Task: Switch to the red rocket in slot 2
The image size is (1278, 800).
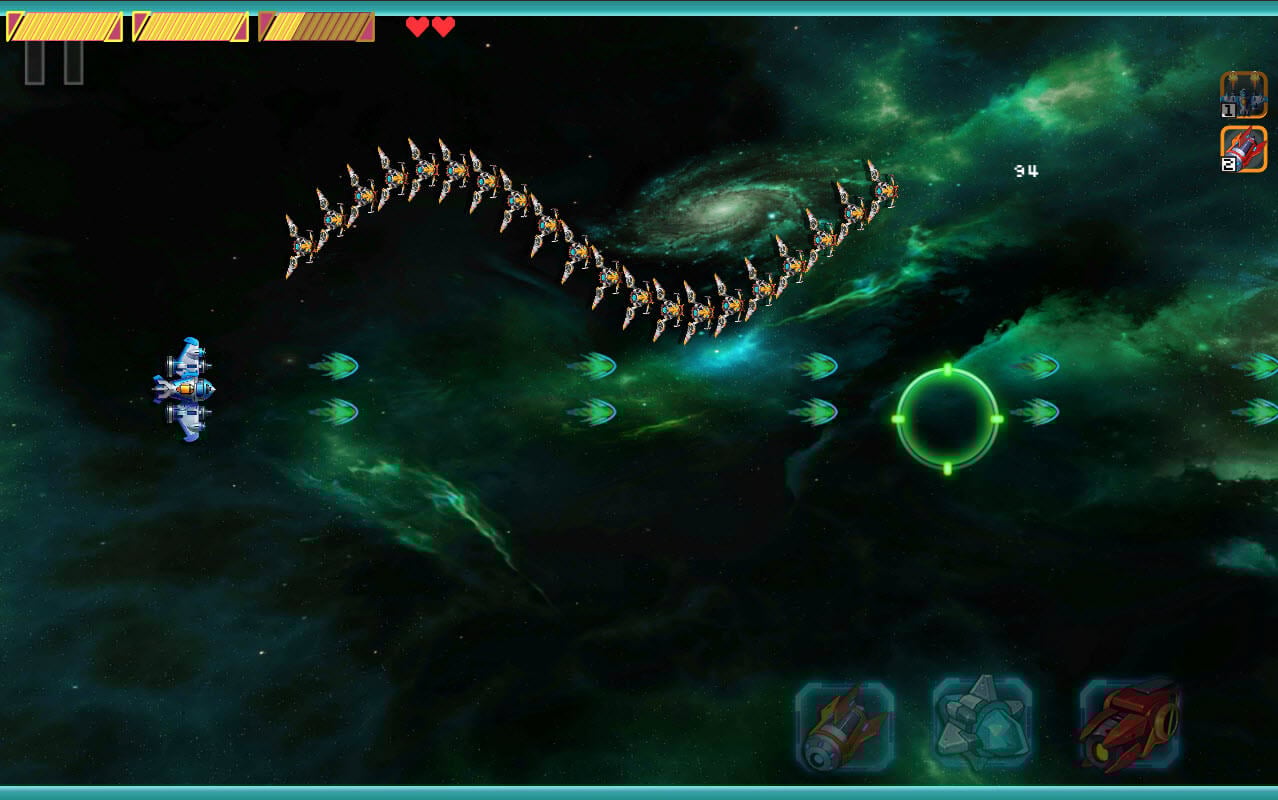Action: [1243, 149]
